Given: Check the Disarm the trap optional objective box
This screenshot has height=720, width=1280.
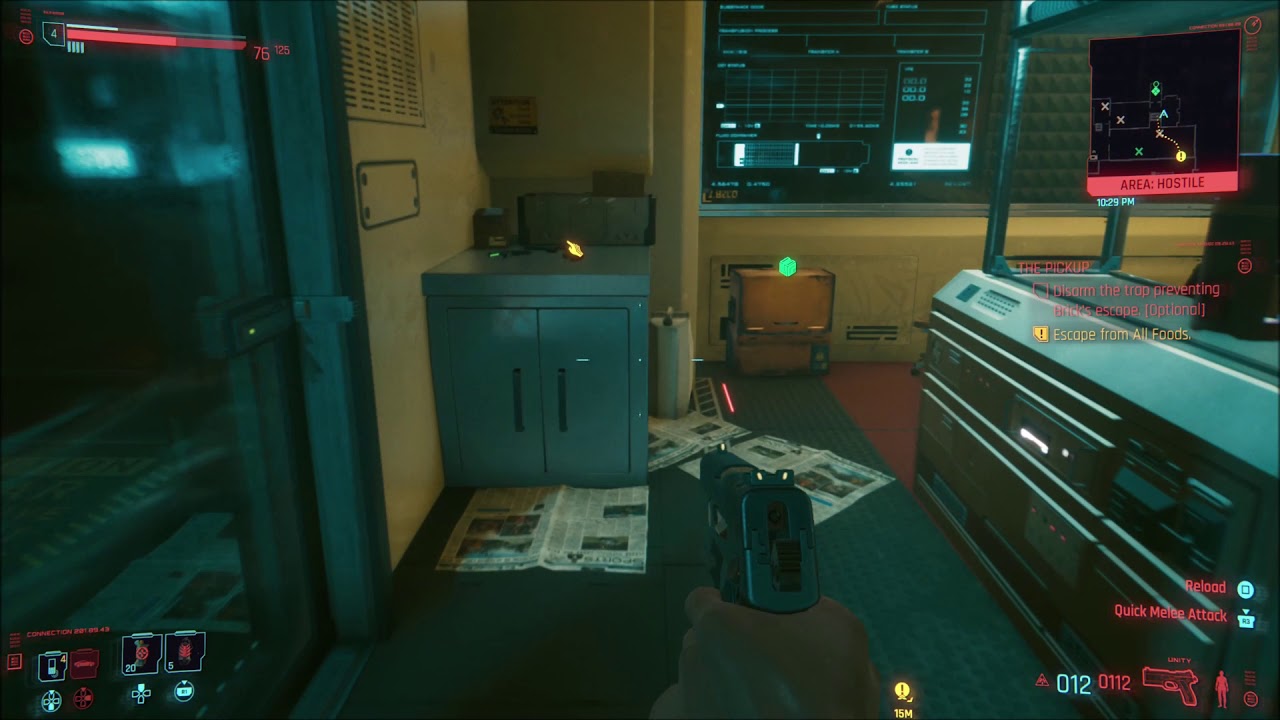Looking at the screenshot, I should click(1041, 289).
